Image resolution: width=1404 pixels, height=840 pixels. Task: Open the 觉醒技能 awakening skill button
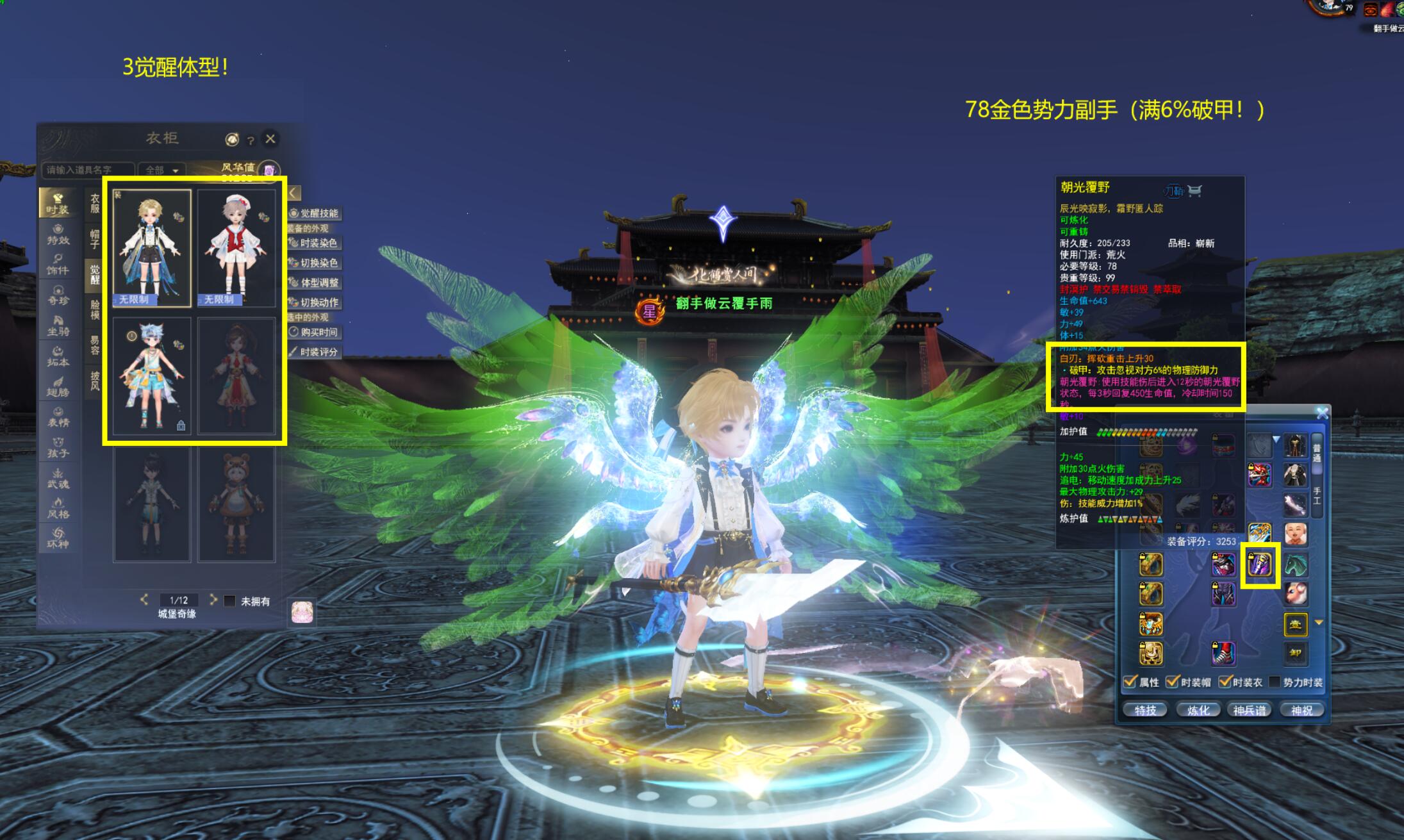pos(314,213)
